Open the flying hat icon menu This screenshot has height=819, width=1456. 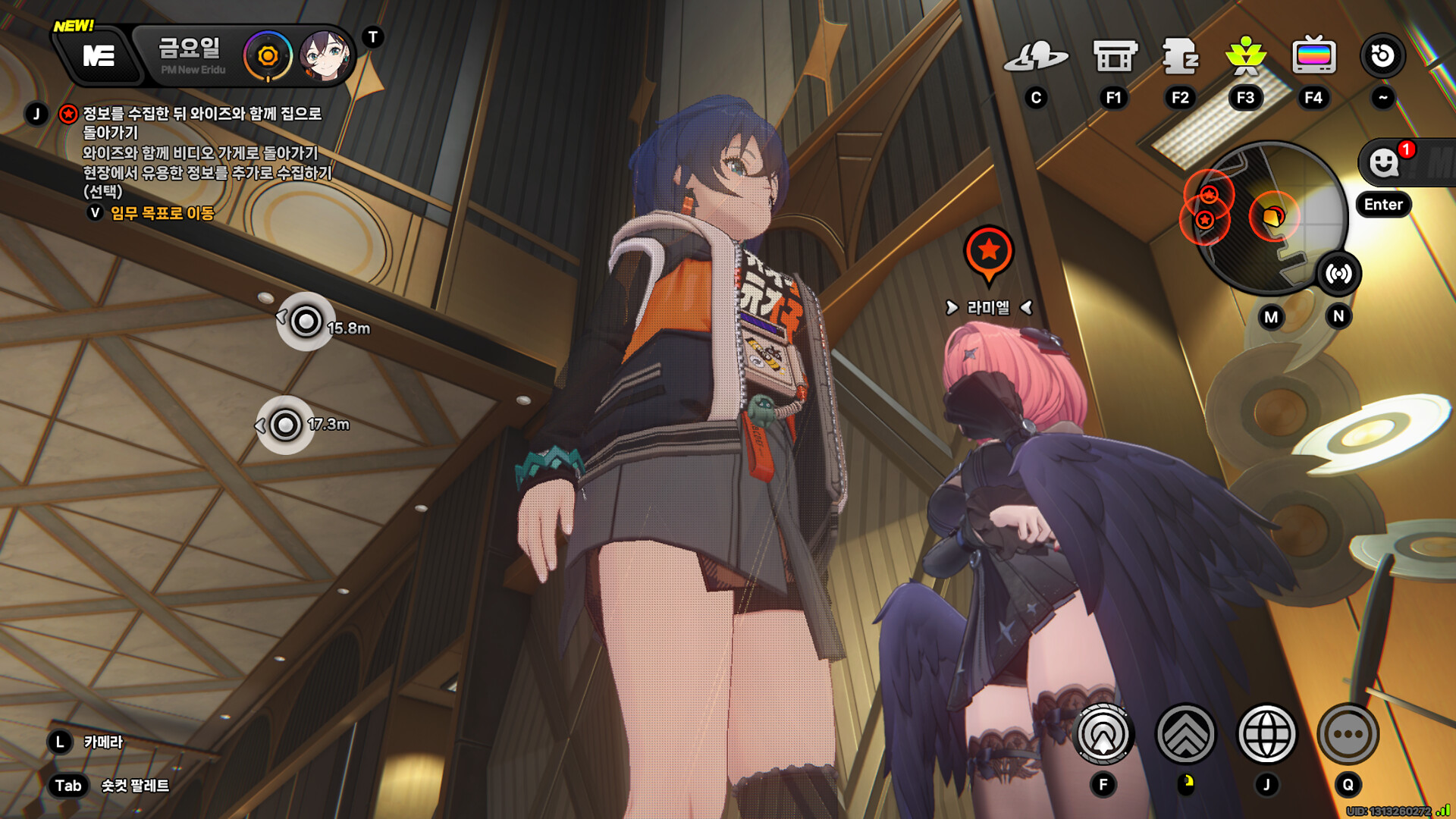pyautogui.click(x=1036, y=56)
